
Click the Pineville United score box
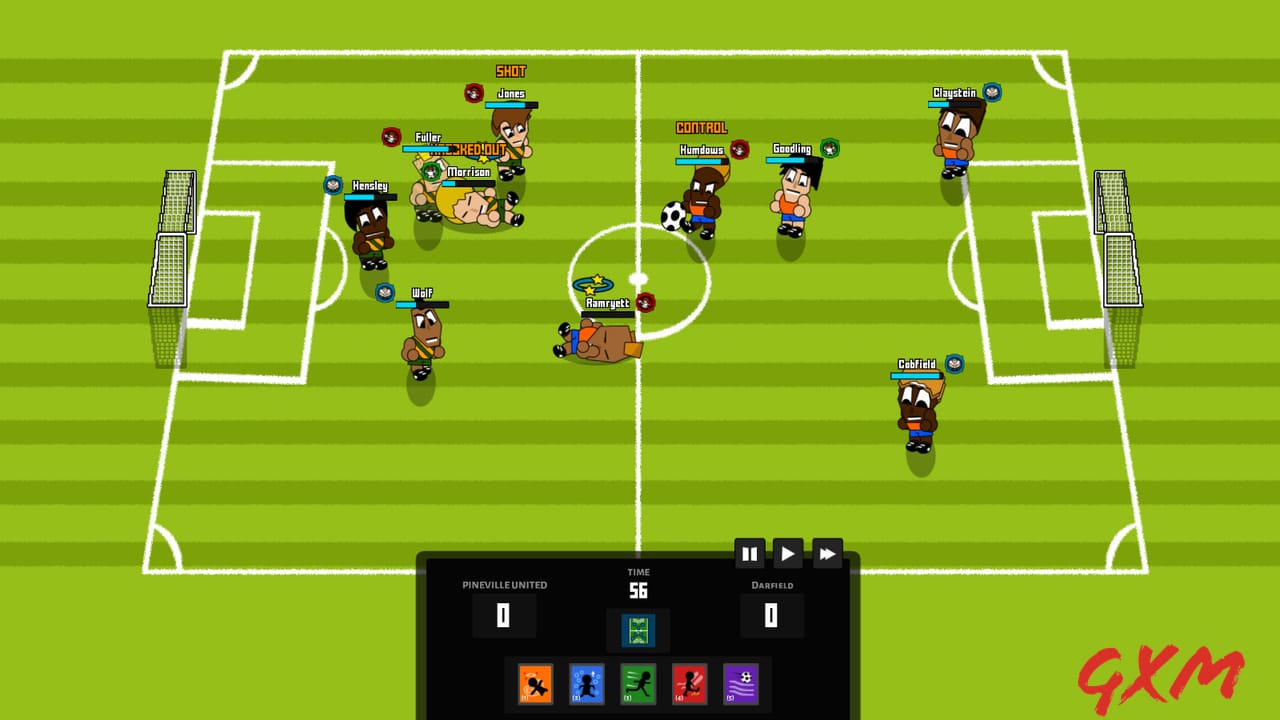coord(504,616)
